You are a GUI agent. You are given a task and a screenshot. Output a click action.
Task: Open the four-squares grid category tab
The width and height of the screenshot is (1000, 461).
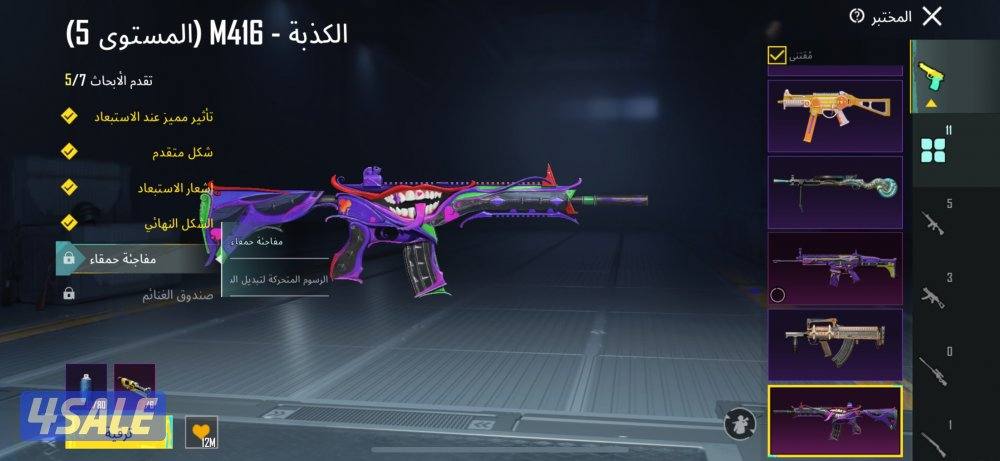934,148
